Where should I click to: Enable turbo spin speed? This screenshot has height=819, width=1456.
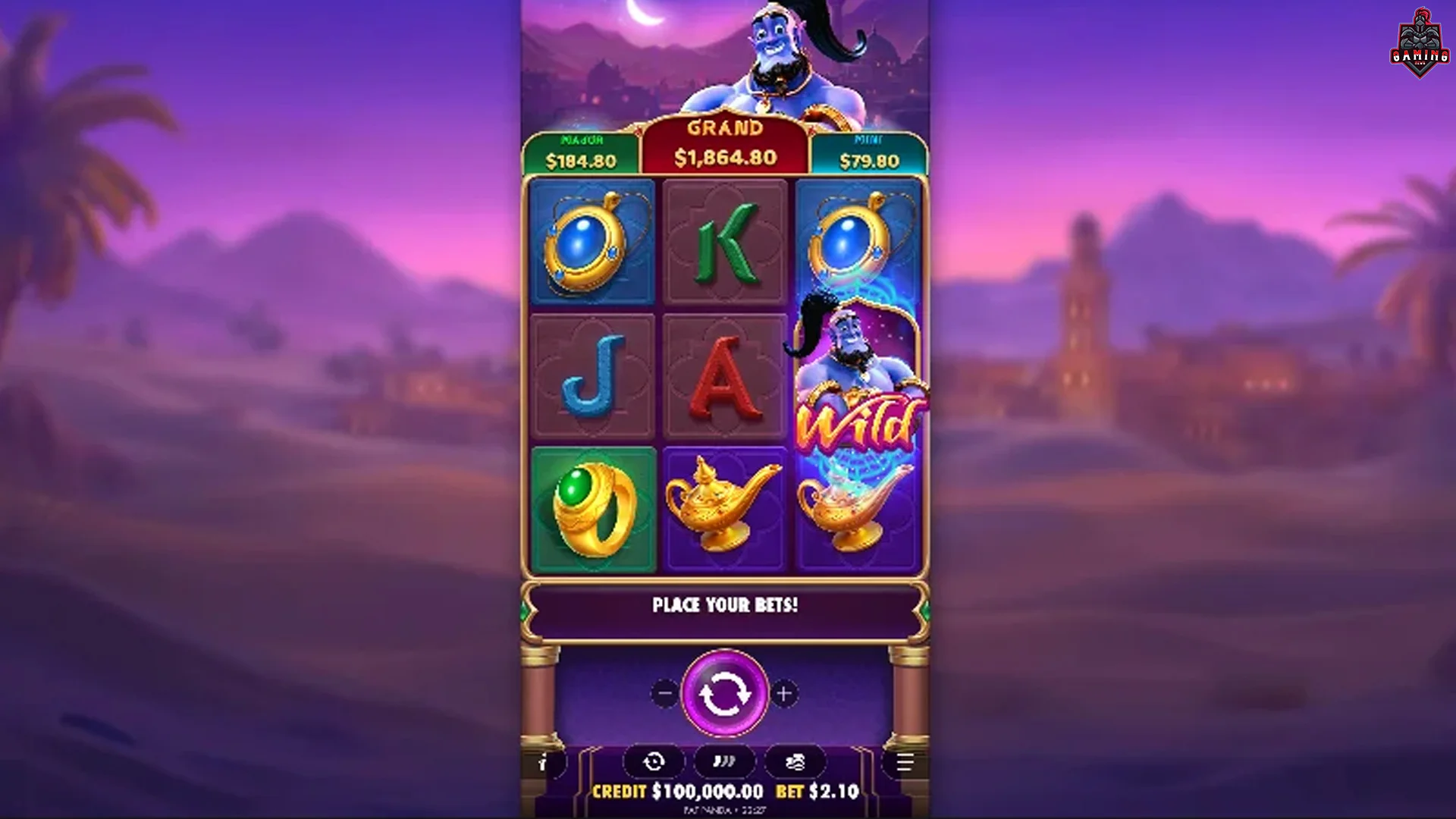tap(726, 761)
